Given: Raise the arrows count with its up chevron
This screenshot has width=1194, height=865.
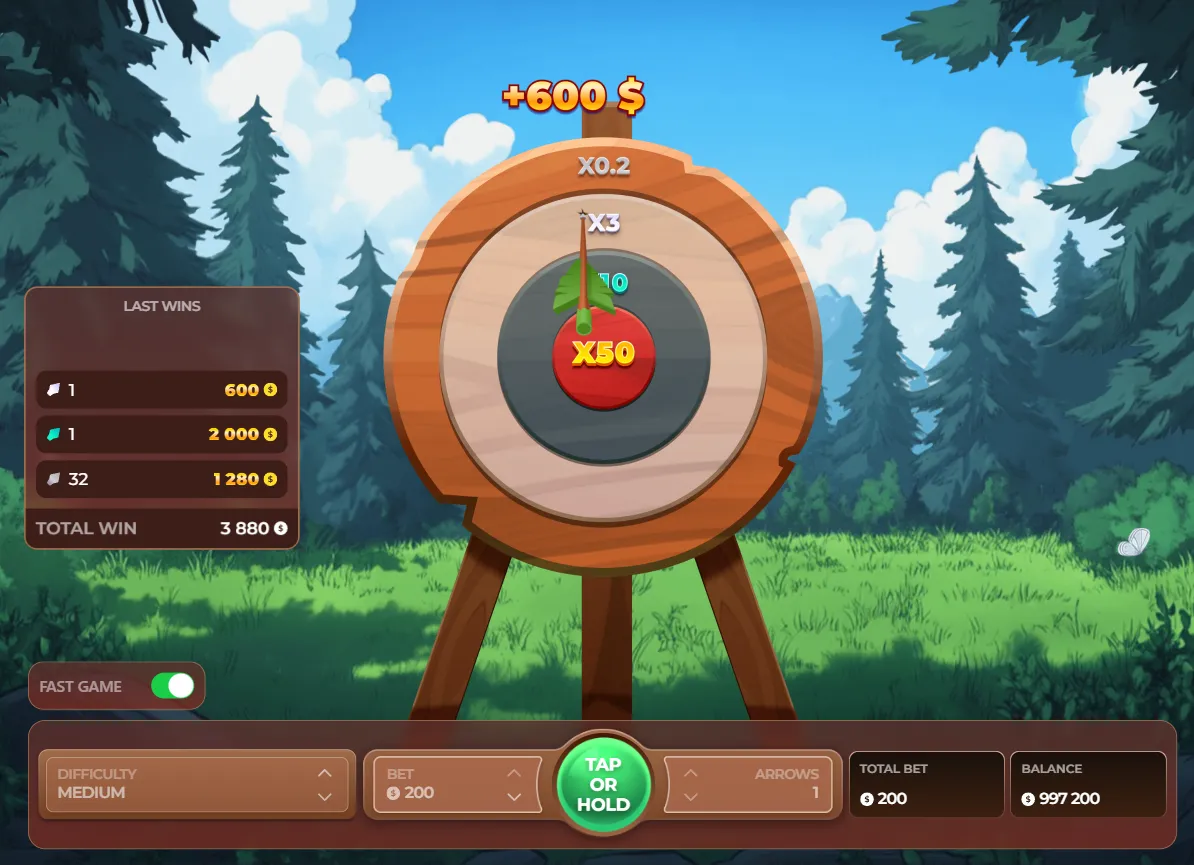Looking at the screenshot, I should point(690,773).
